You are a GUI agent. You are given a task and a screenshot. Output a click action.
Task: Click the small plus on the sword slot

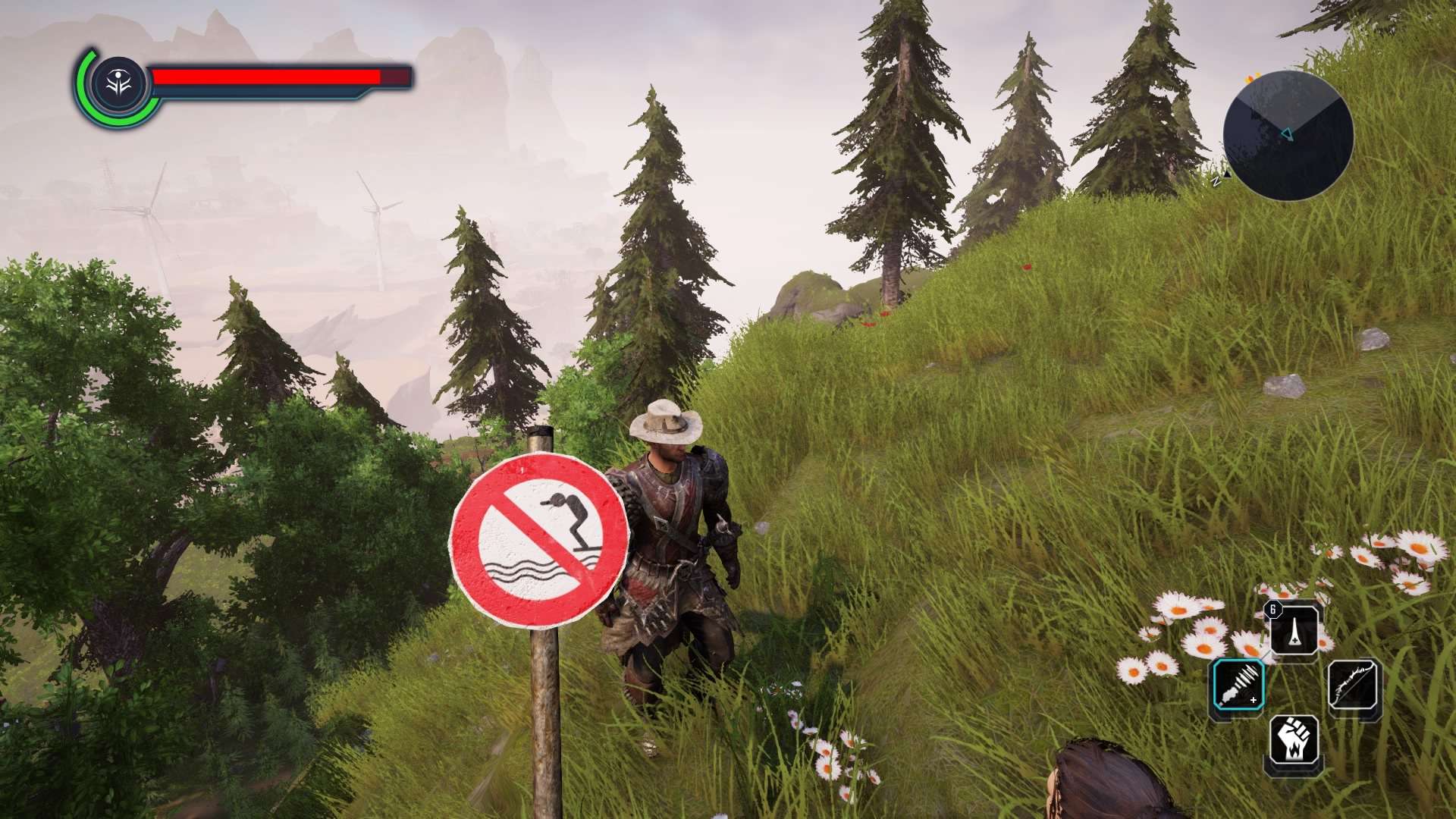pyautogui.click(x=1254, y=700)
